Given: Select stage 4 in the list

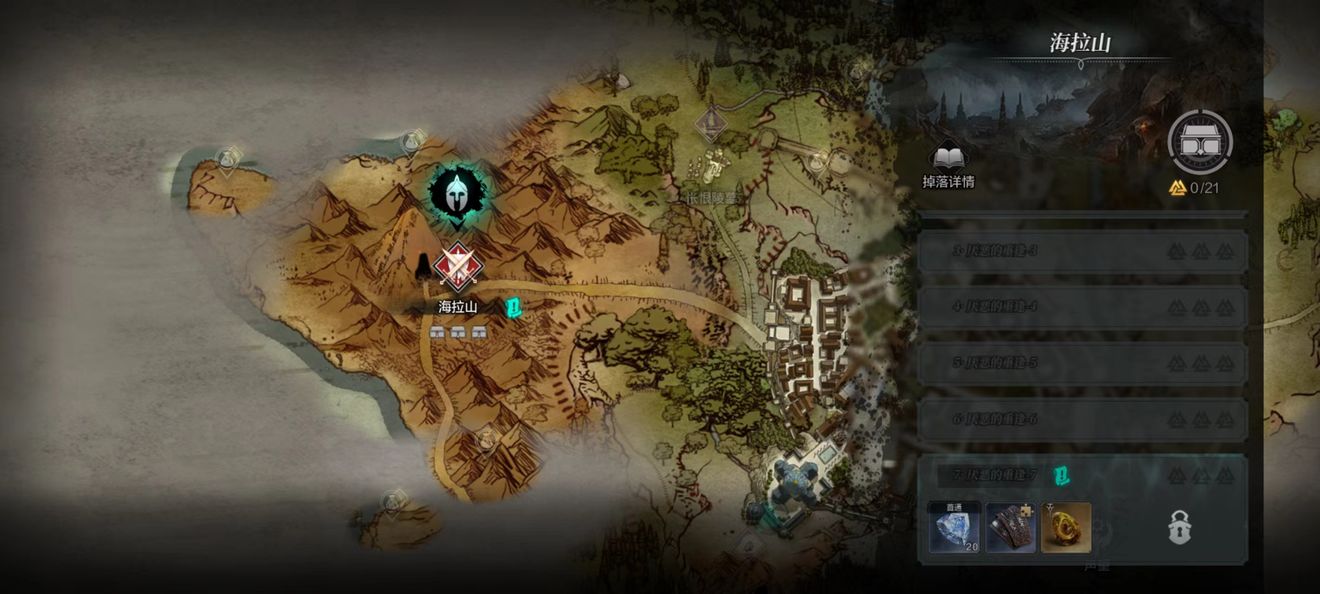Looking at the screenshot, I should 1082,307.
